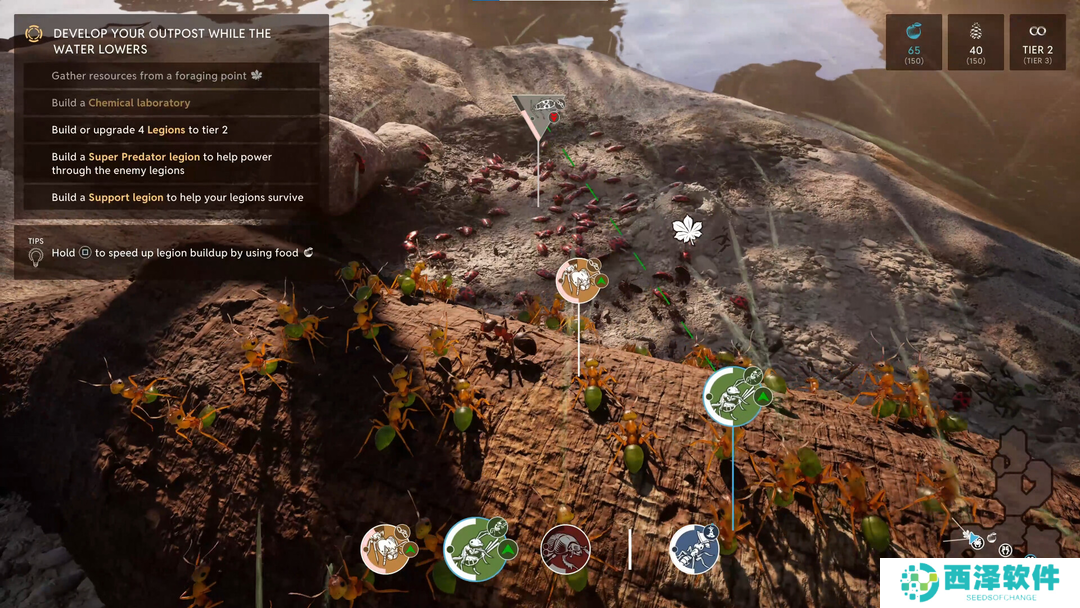This screenshot has width=1080, height=608.
Task: Click the Seeds of Change watermark logo
Action: pos(979,581)
